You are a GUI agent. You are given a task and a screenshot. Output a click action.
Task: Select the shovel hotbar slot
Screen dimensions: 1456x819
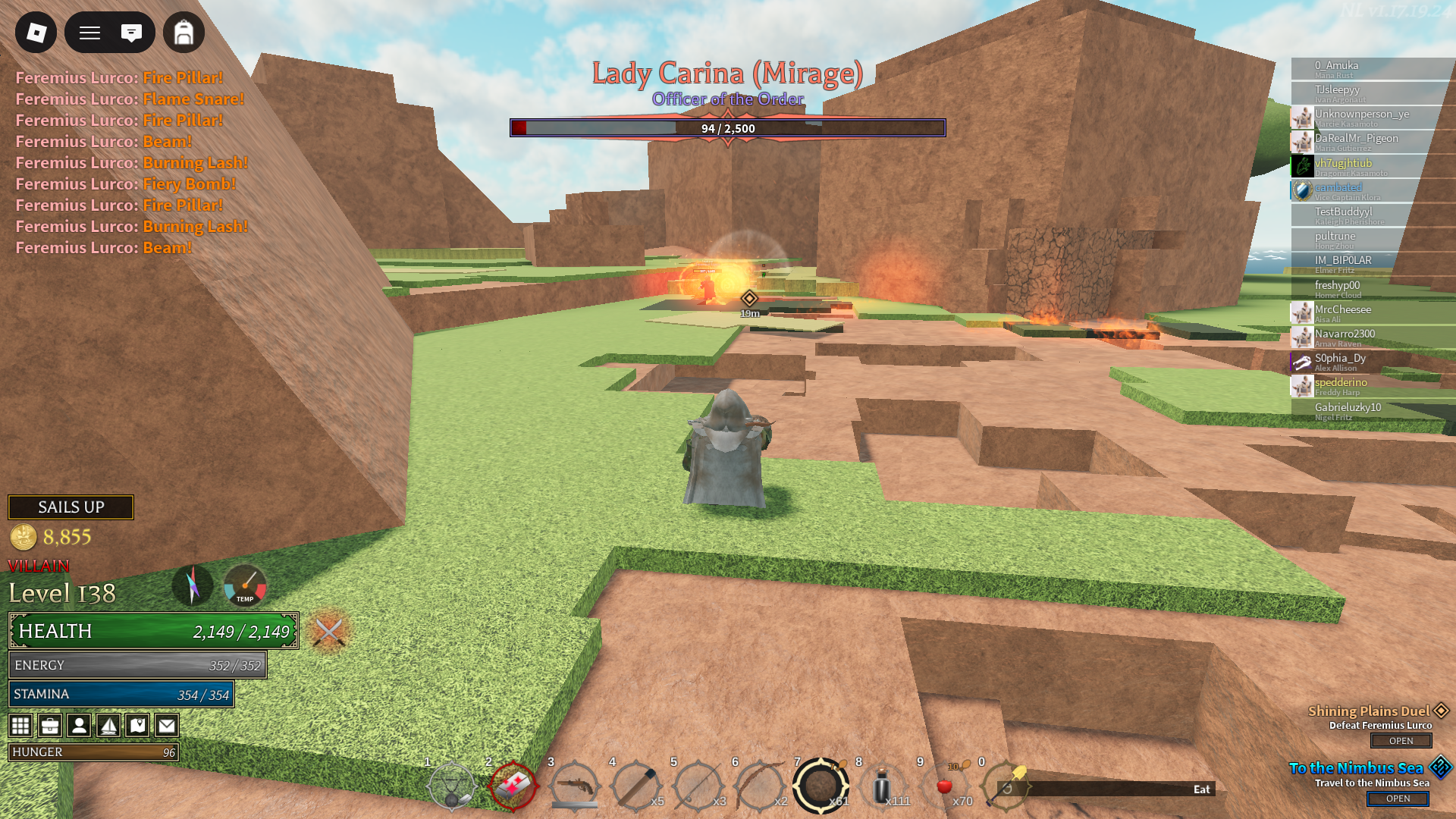tap(1006, 786)
